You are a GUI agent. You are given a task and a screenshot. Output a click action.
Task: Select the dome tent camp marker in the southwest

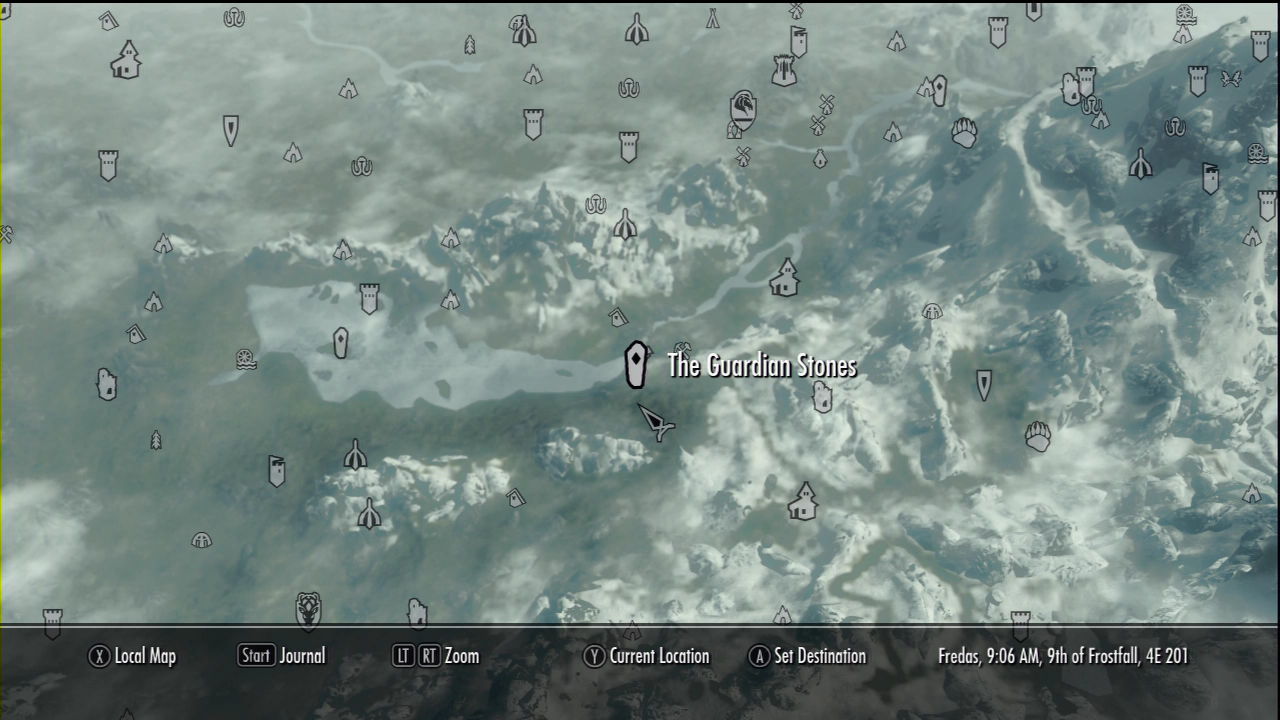pos(201,541)
